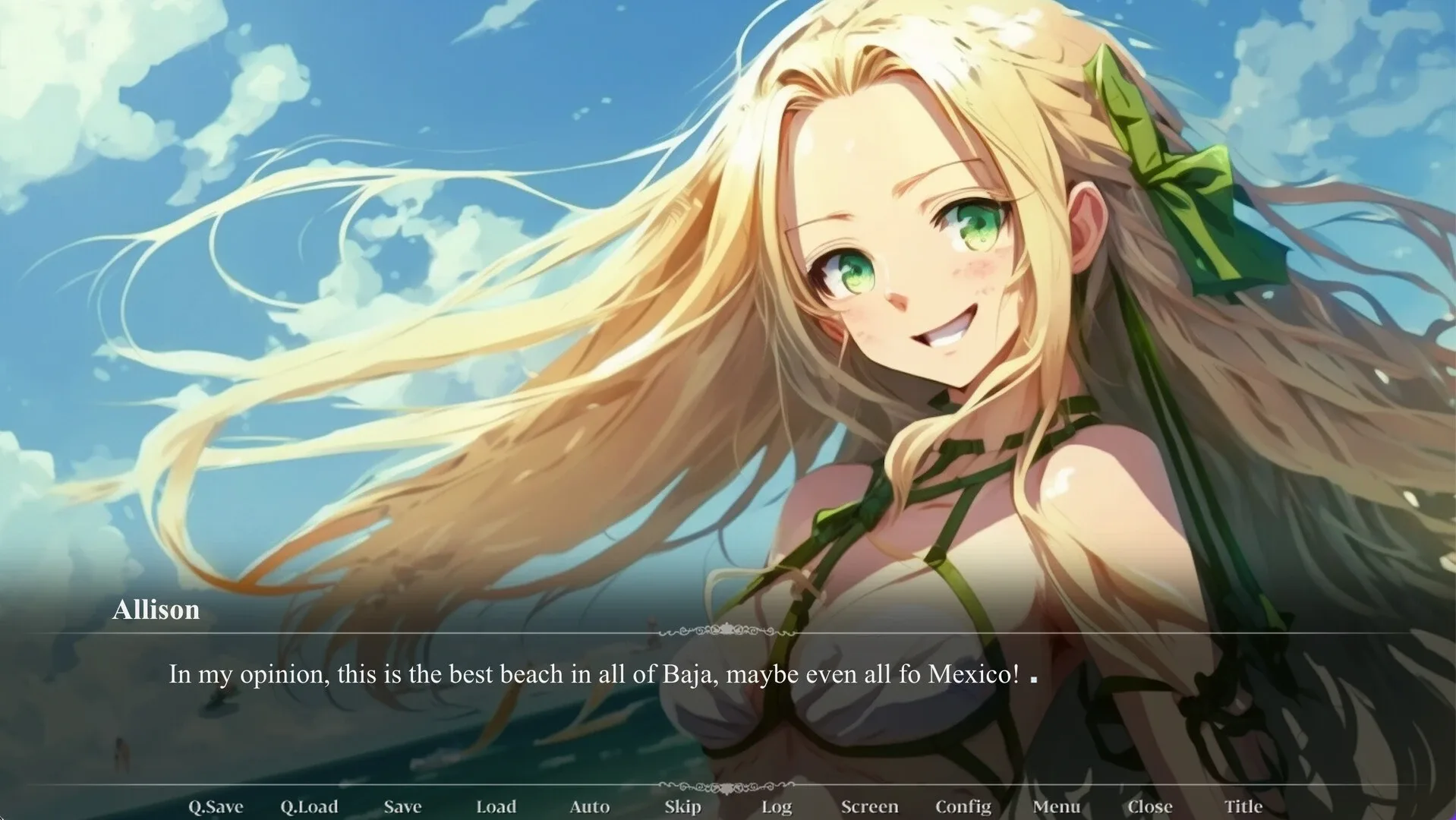The image size is (1456, 820).
Task: Open the dialogue Log history
Action: click(x=776, y=806)
